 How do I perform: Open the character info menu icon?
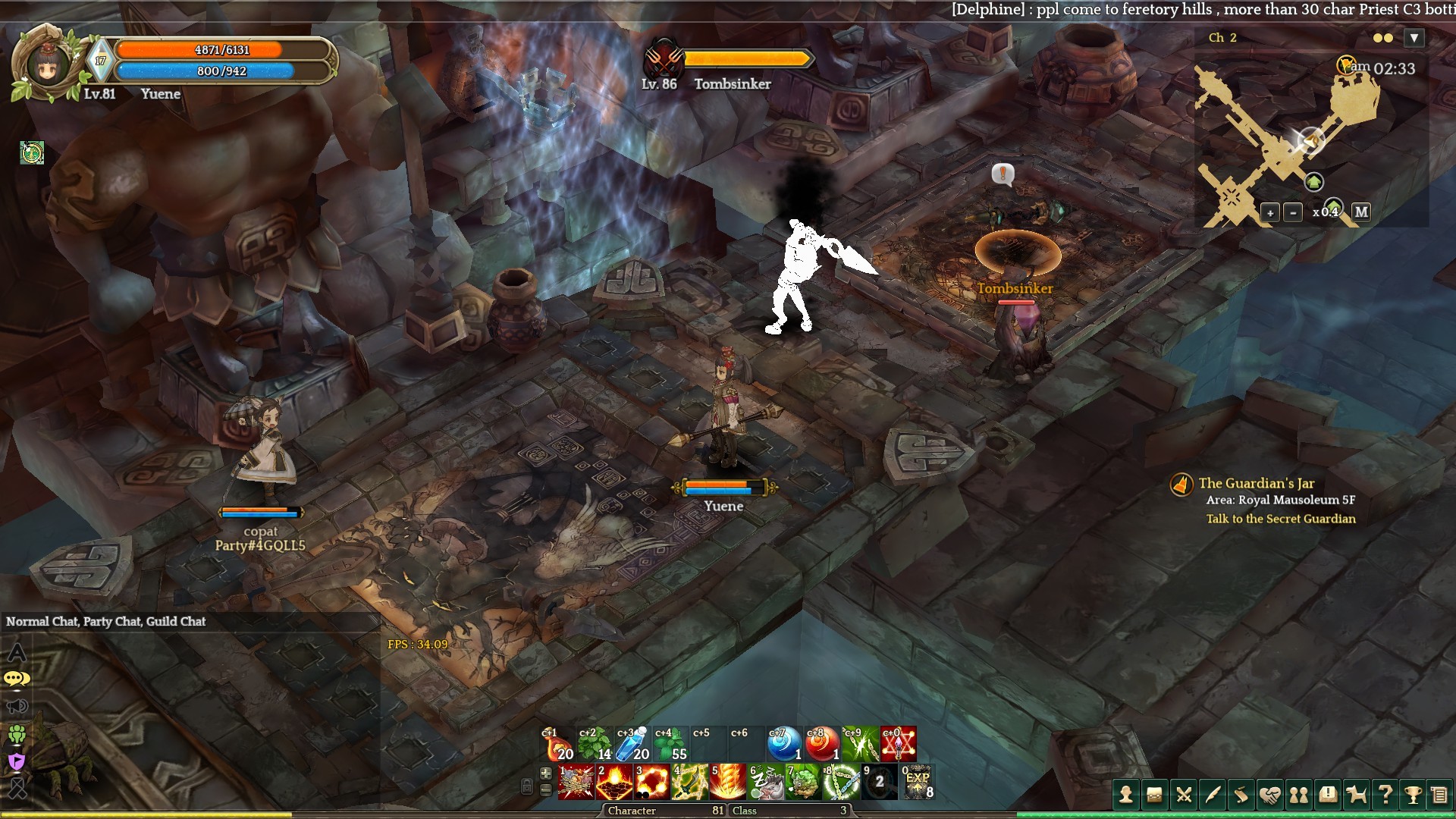(x=1126, y=795)
